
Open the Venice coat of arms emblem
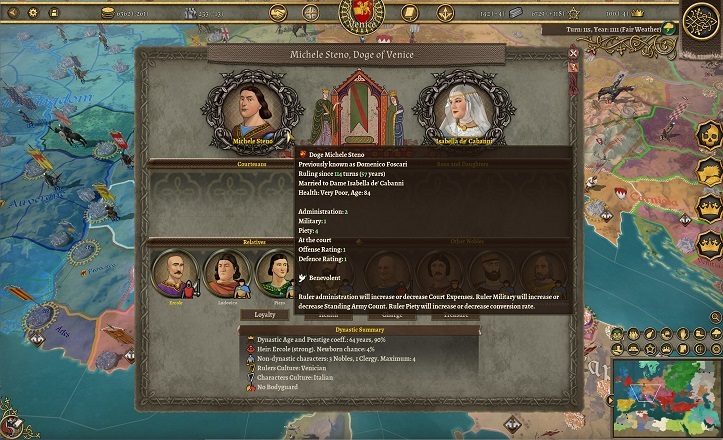[361, 13]
